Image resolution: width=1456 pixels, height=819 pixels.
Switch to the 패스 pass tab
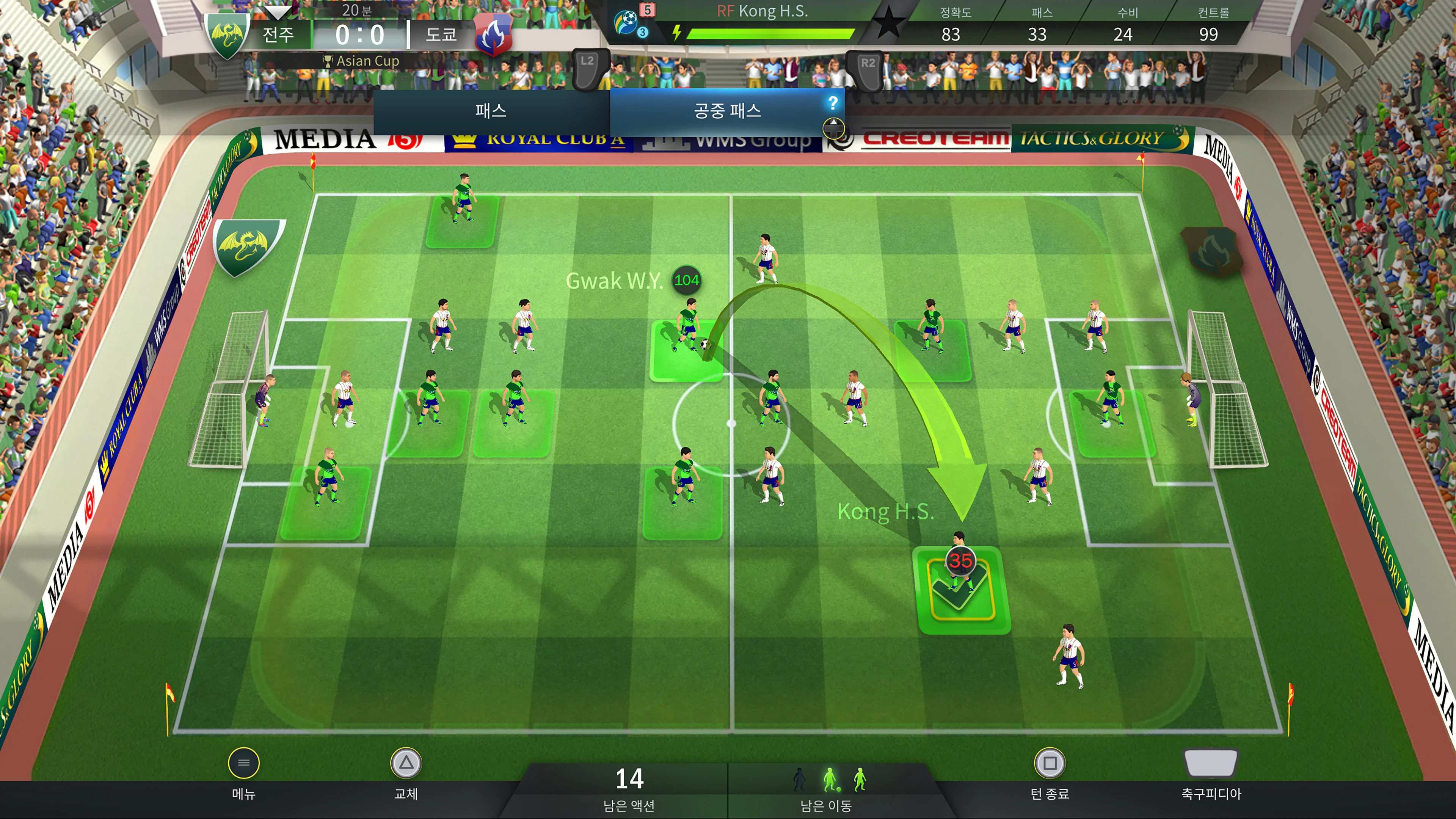pos(491,111)
